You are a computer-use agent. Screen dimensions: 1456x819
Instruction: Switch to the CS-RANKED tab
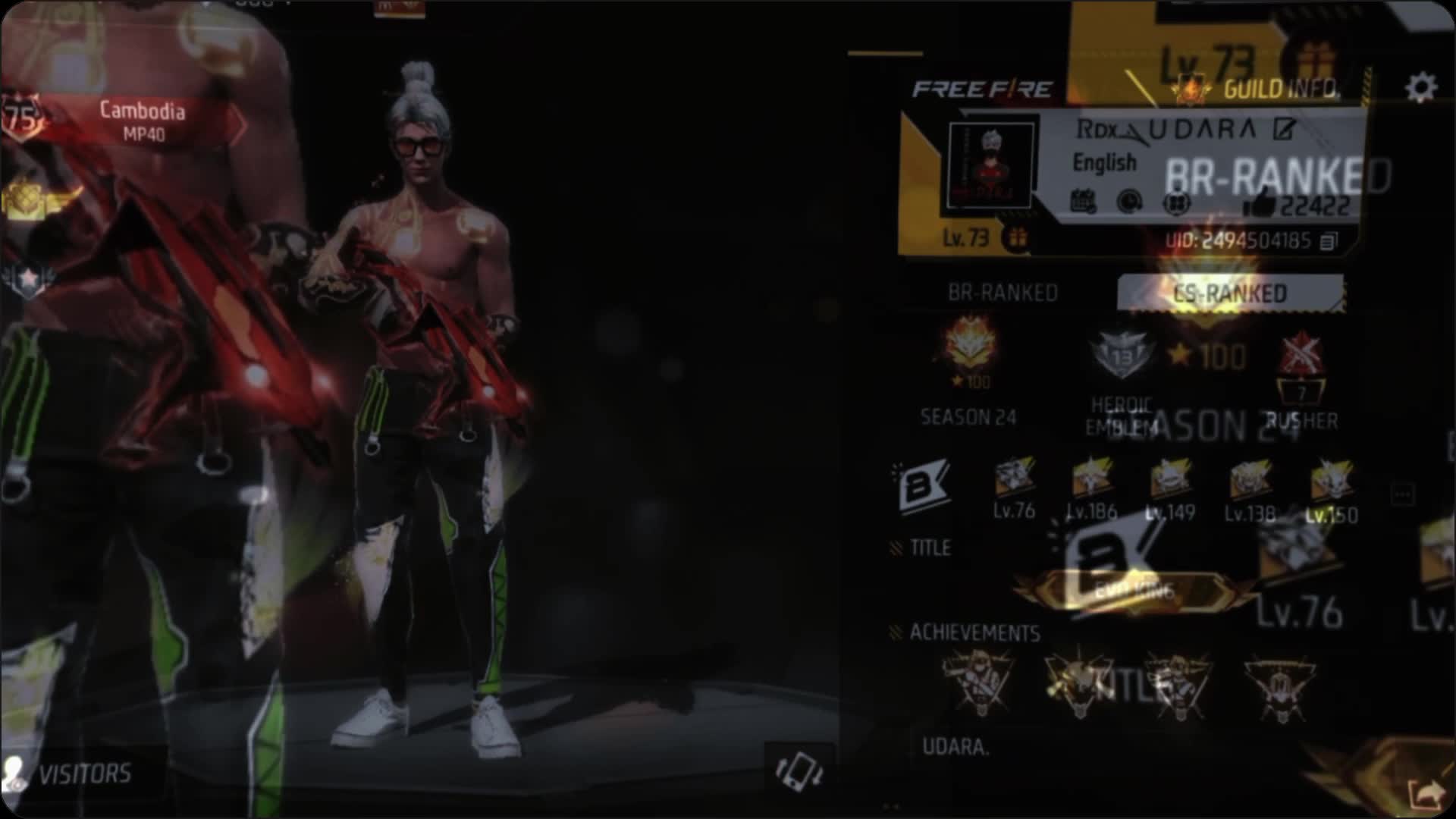1229,293
